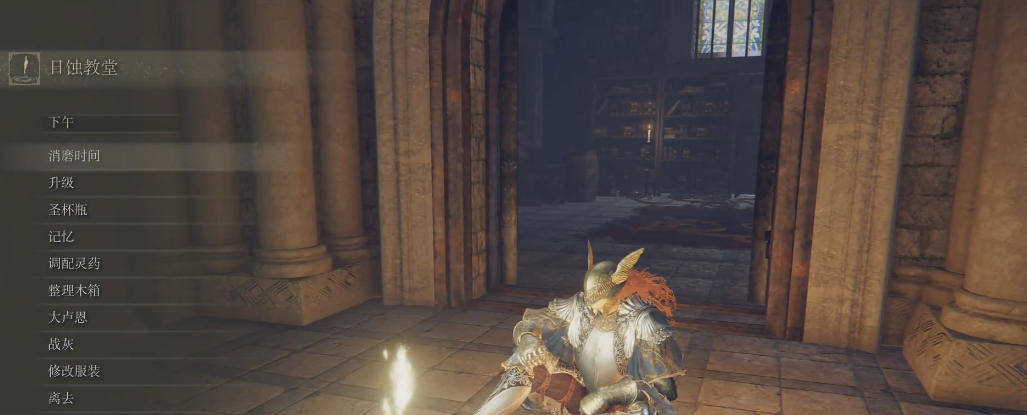Choose the 圣杯瓶 flask option
1027x415 pixels.
pyautogui.click(x=67, y=210)
